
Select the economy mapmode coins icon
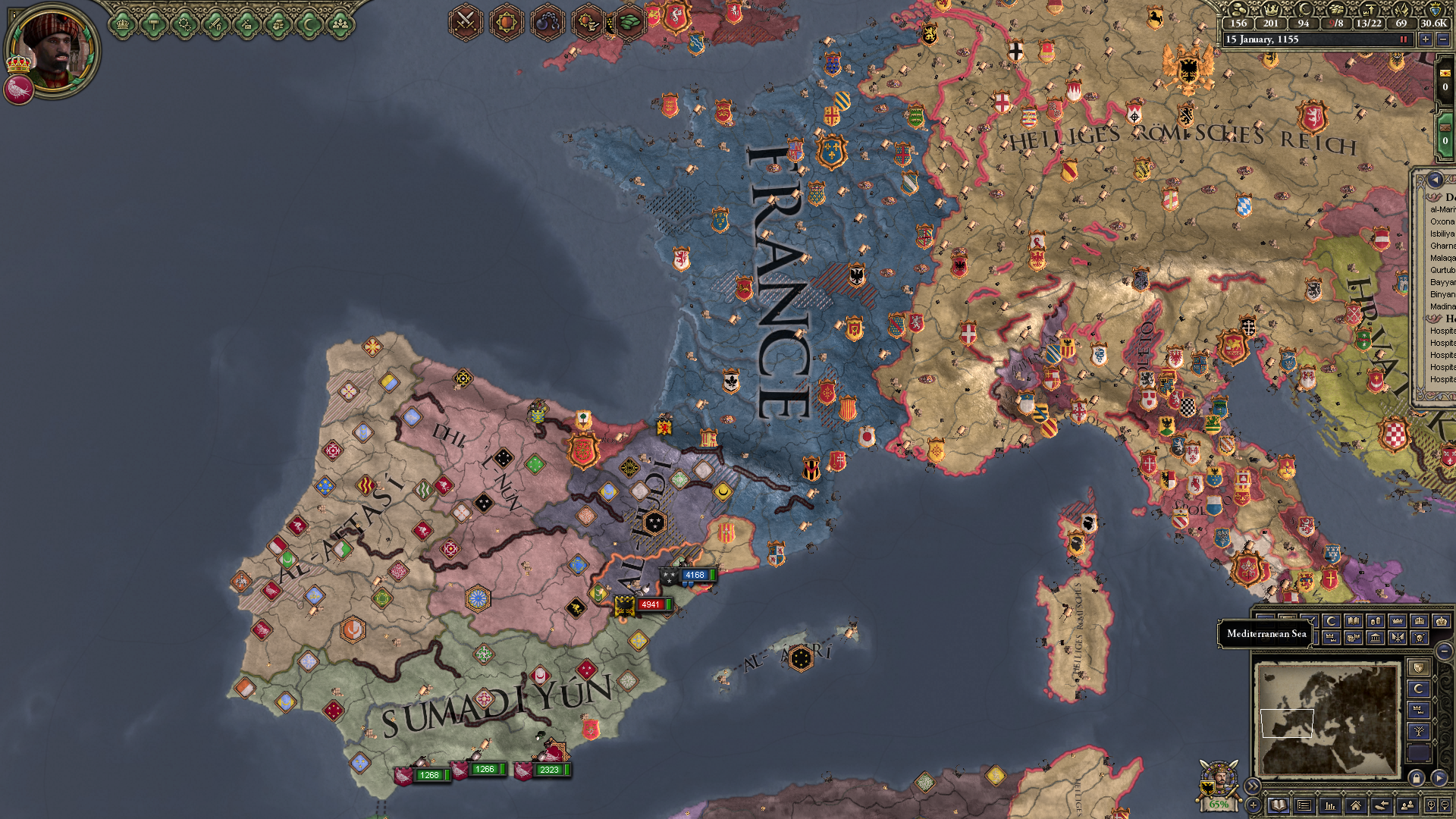pyautogui.click(x=1374, y=620)
